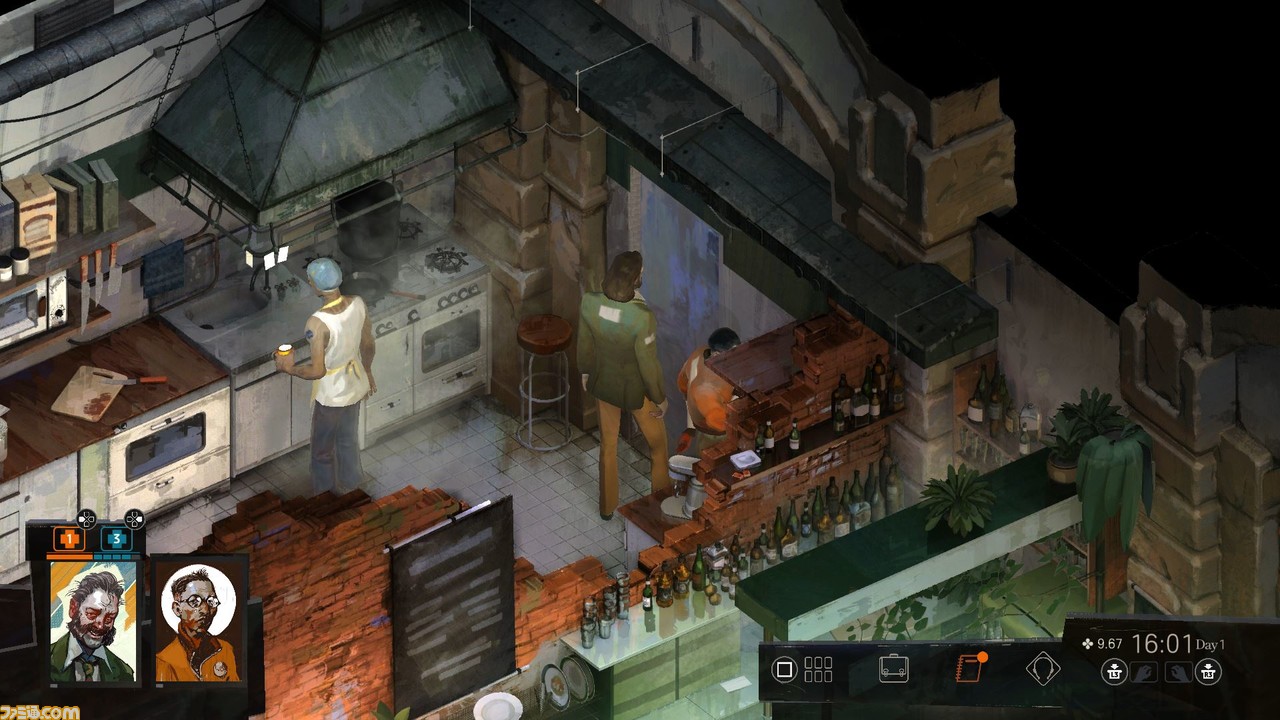Open the Thought Cabinet head icon
Viewport: 1280px width, 720px height.
pos(1043,668)
